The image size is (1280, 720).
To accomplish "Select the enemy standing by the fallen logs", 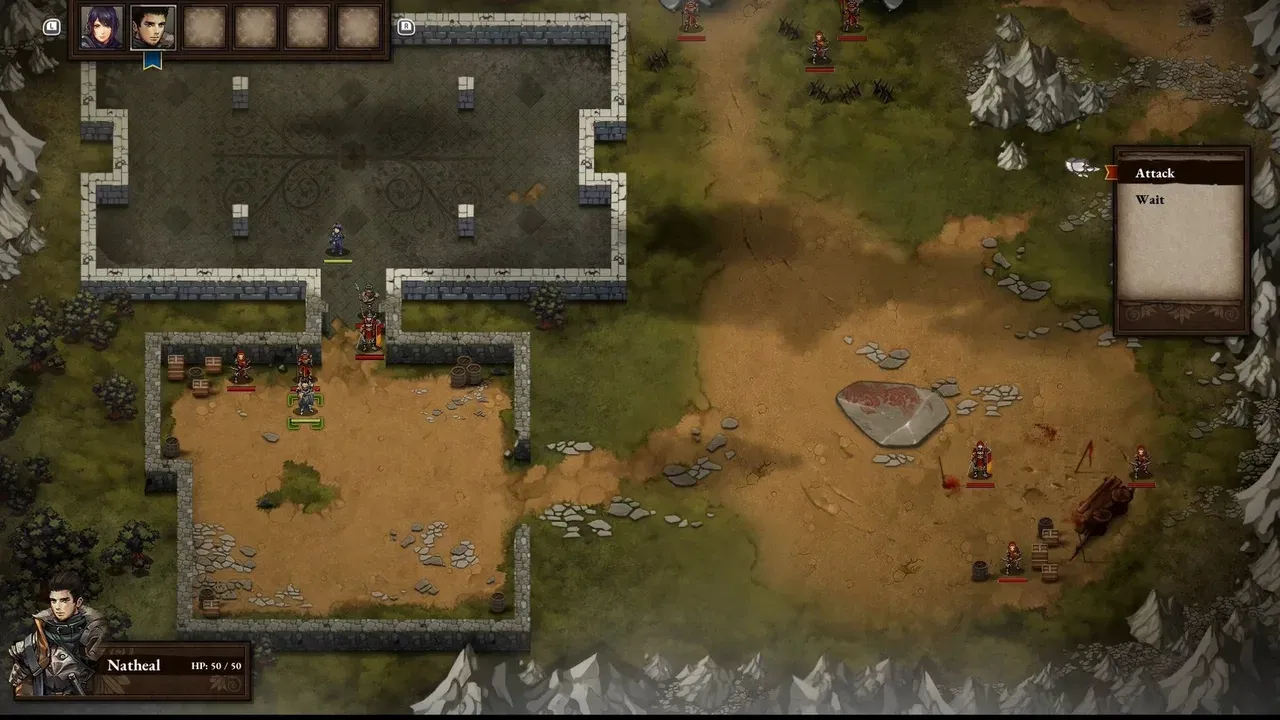I will click(x=1140, y=462).
